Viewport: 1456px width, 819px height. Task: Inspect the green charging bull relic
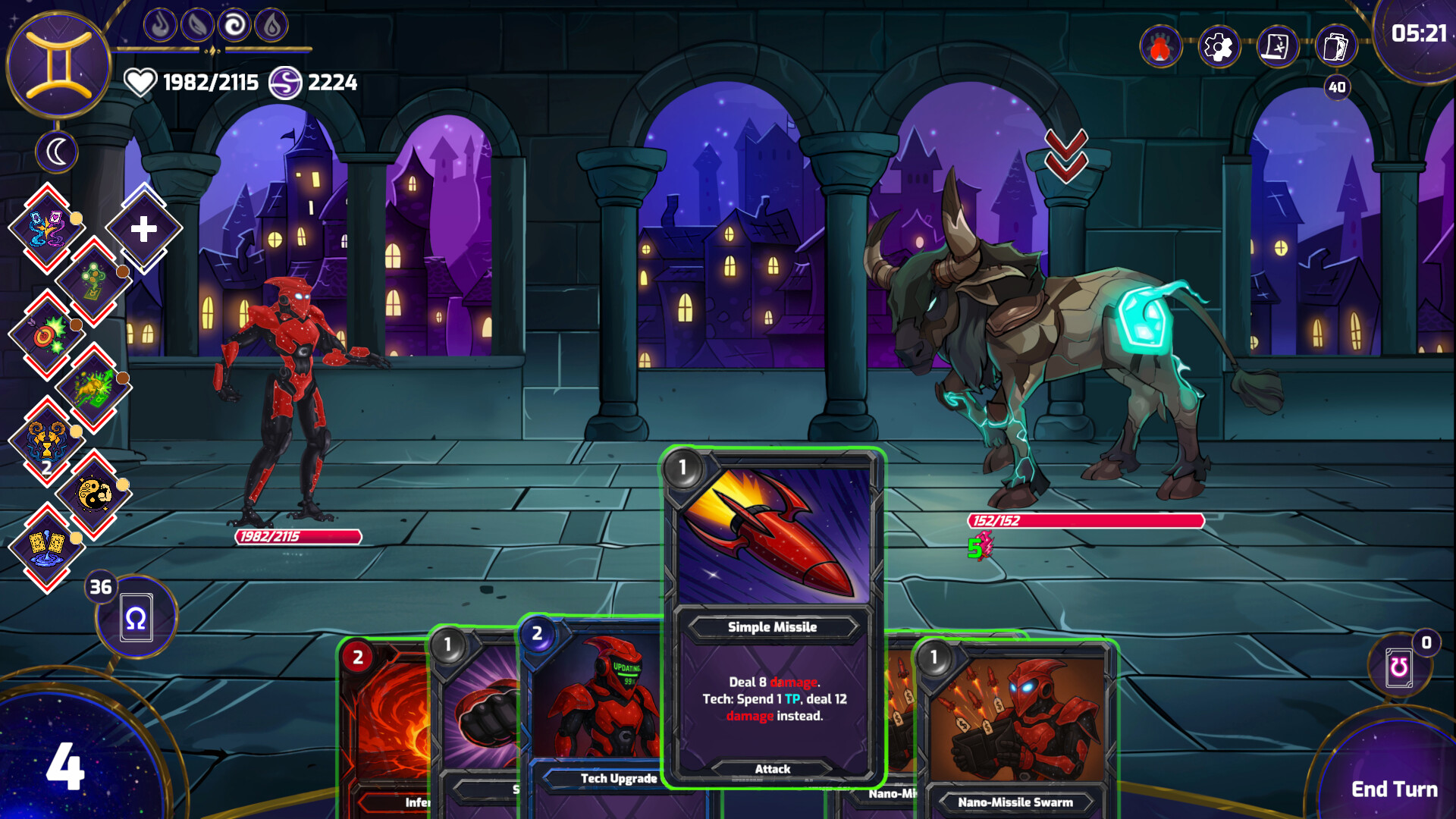click(95, 388)
